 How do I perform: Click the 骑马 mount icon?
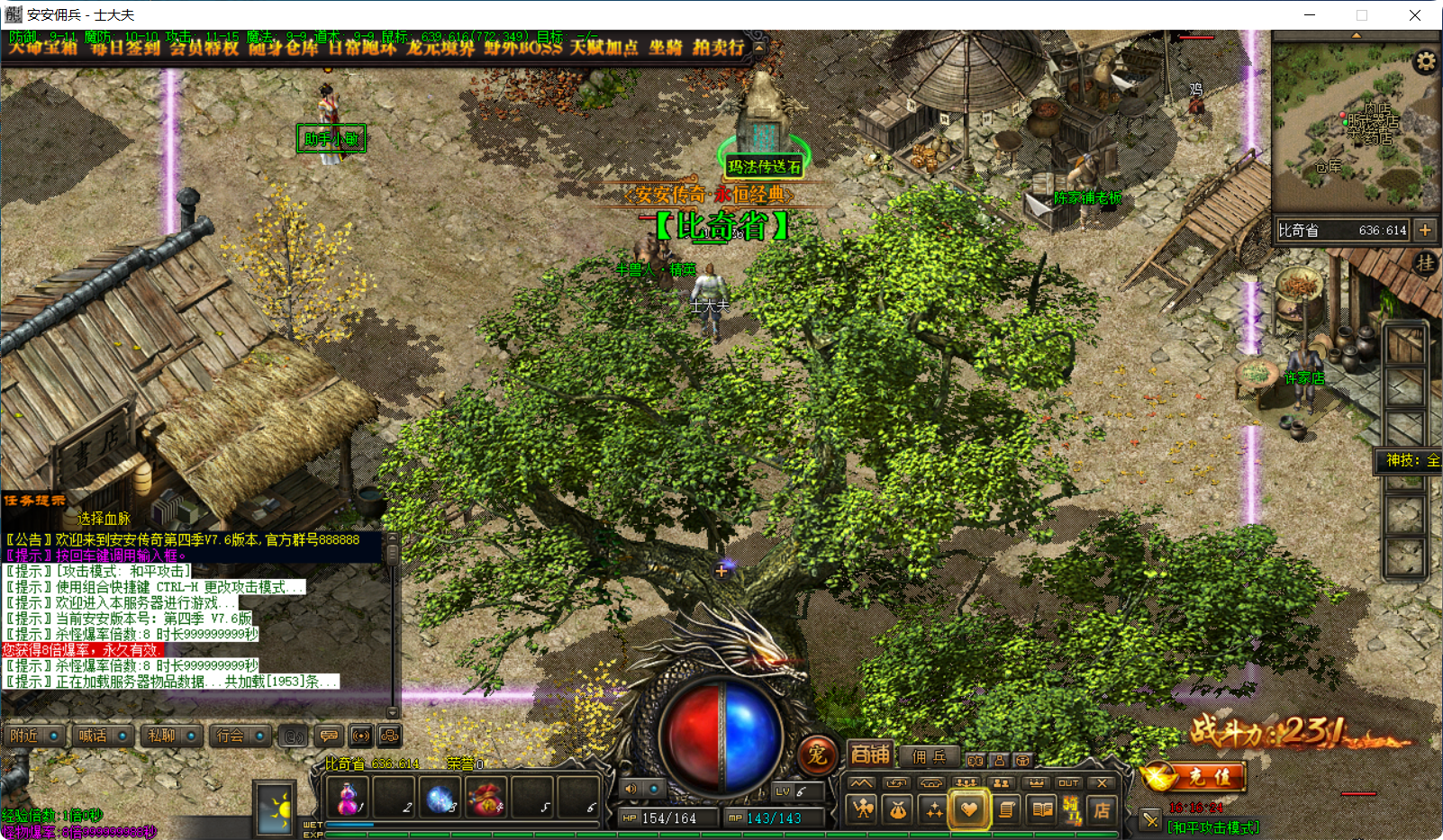pos(1074,811)
